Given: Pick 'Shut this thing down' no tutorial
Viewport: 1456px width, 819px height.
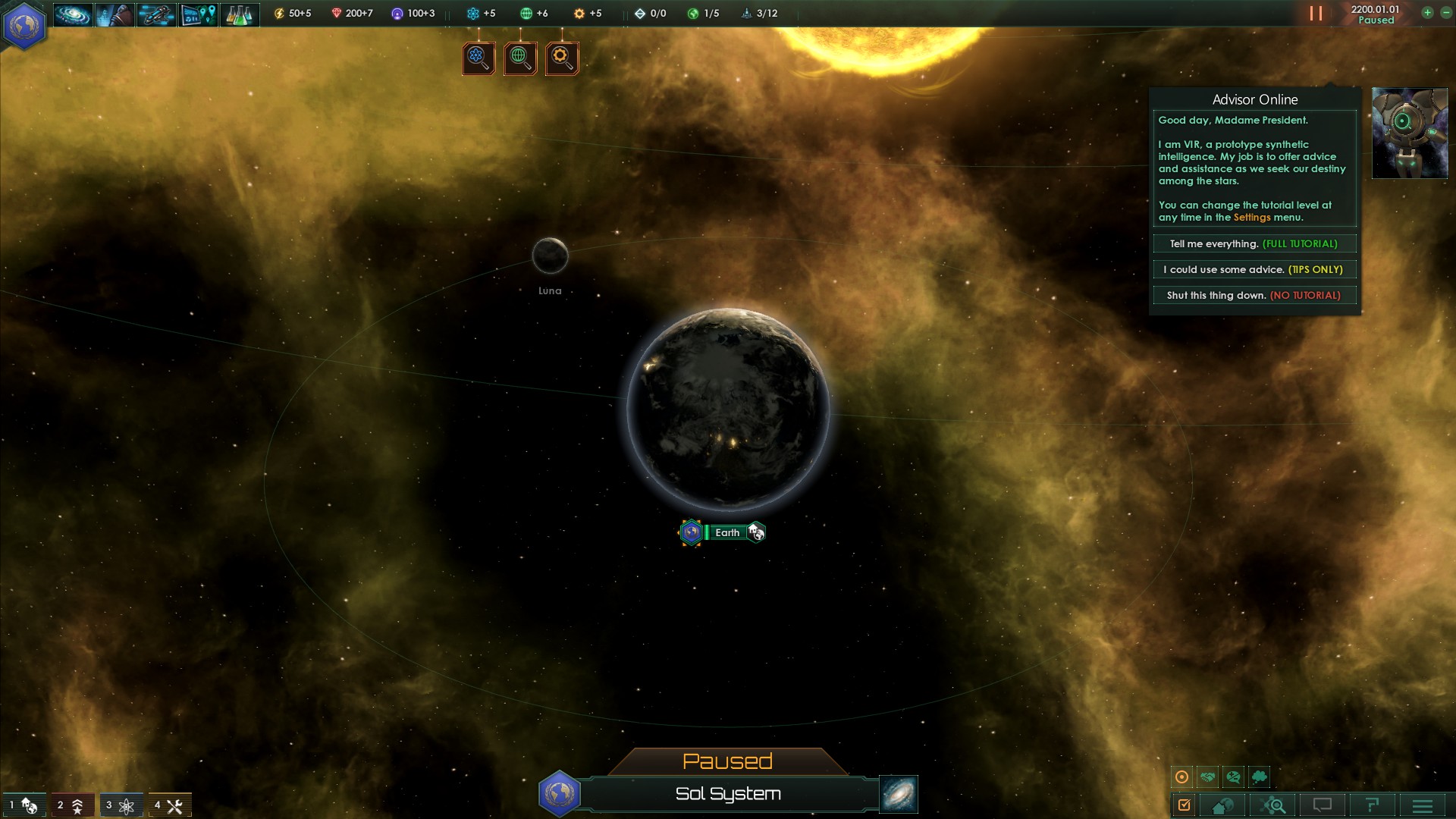Looking at the screenshot, I should (x=1254, y=295).
